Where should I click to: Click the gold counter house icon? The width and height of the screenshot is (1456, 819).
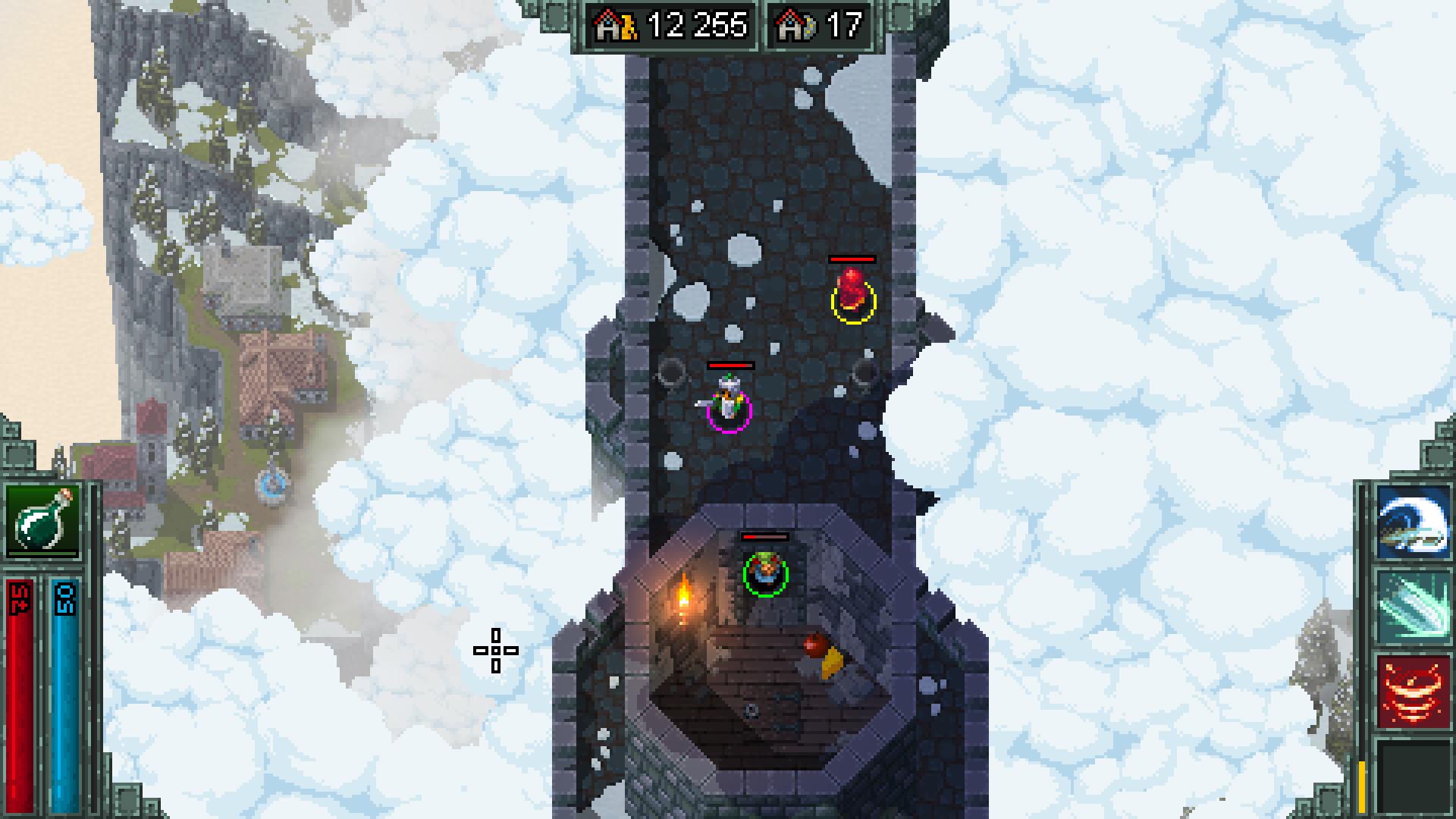pos(607,24)
